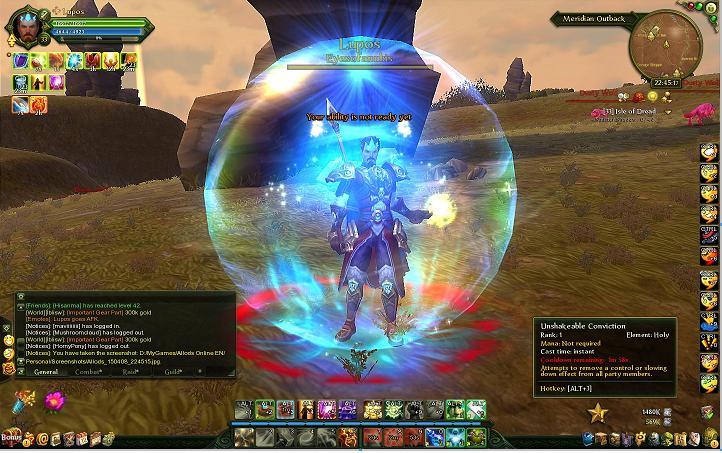Open the mail @ icon
The height and width of the screenshot is (453, 722).
coord(41,439)
